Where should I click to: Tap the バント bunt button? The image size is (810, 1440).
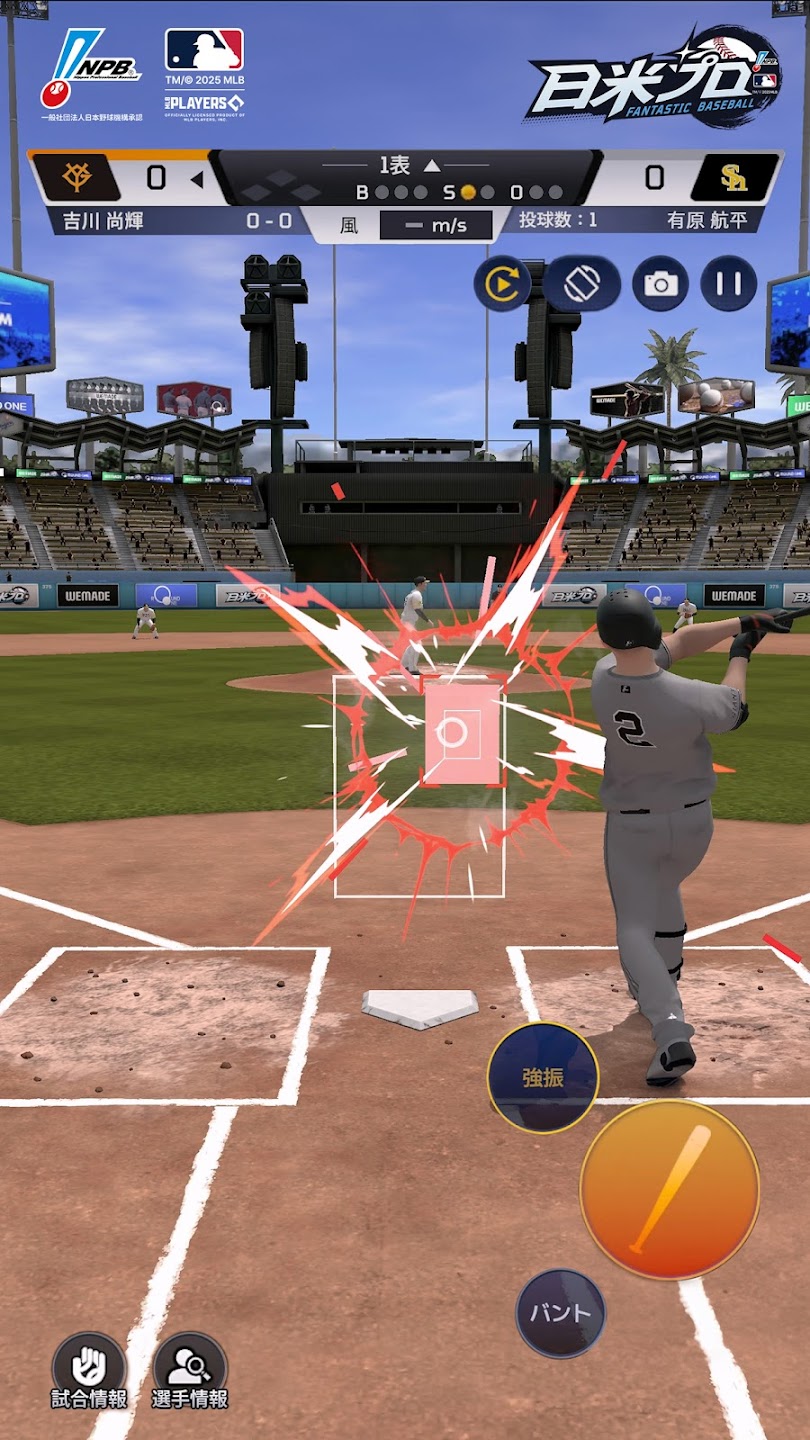tap(560, 1313)
